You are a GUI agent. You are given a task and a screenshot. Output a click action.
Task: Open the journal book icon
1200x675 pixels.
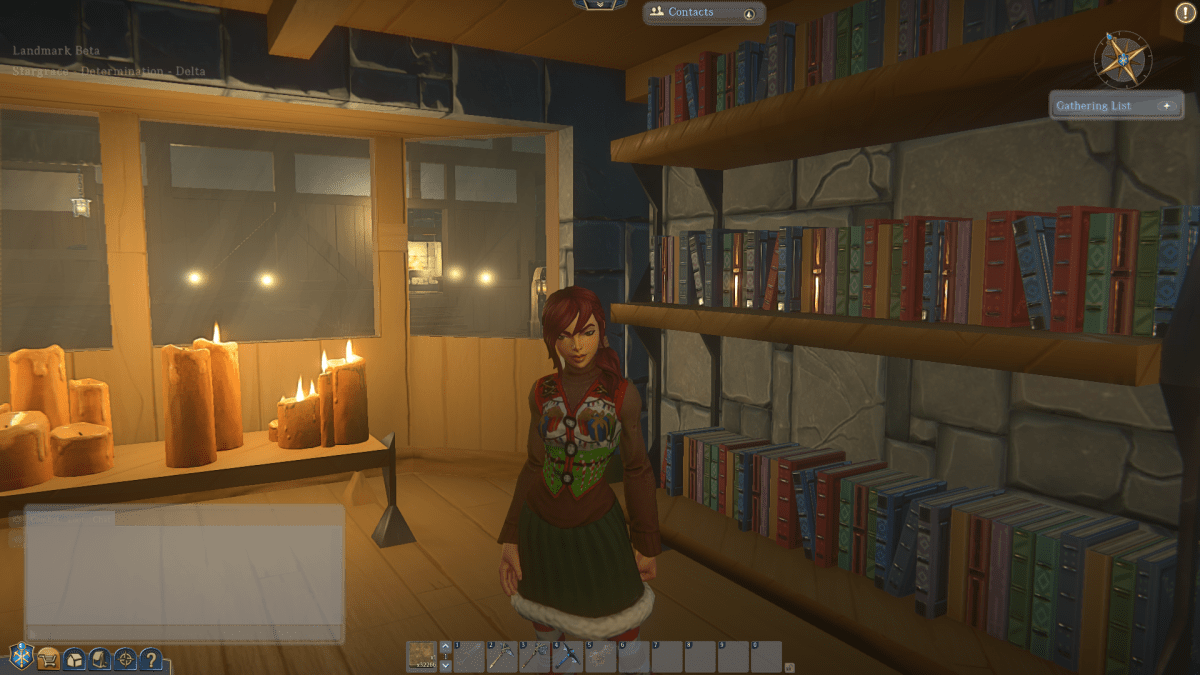click(100, 659)
